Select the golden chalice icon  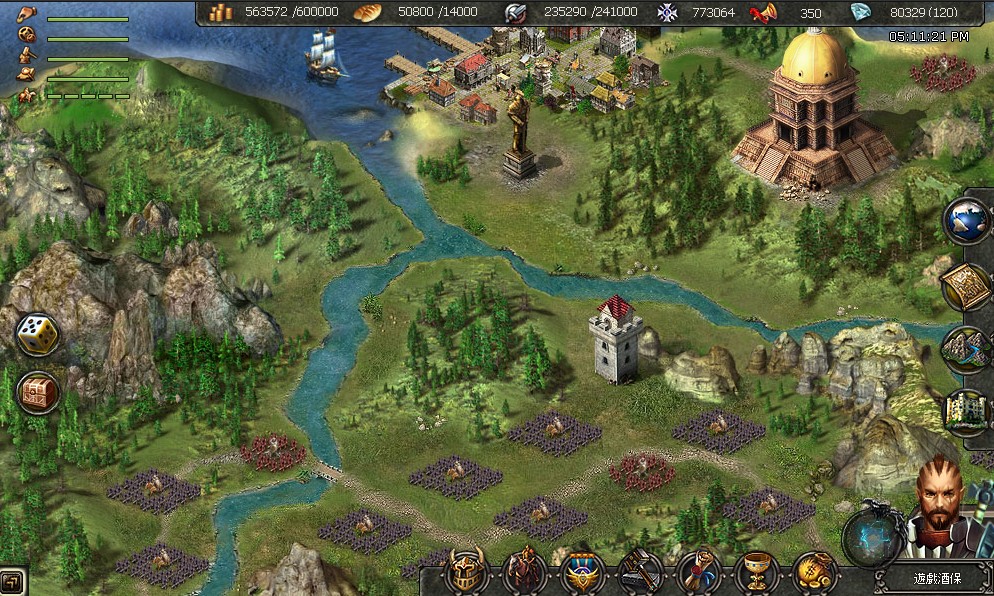click(757, 572)
